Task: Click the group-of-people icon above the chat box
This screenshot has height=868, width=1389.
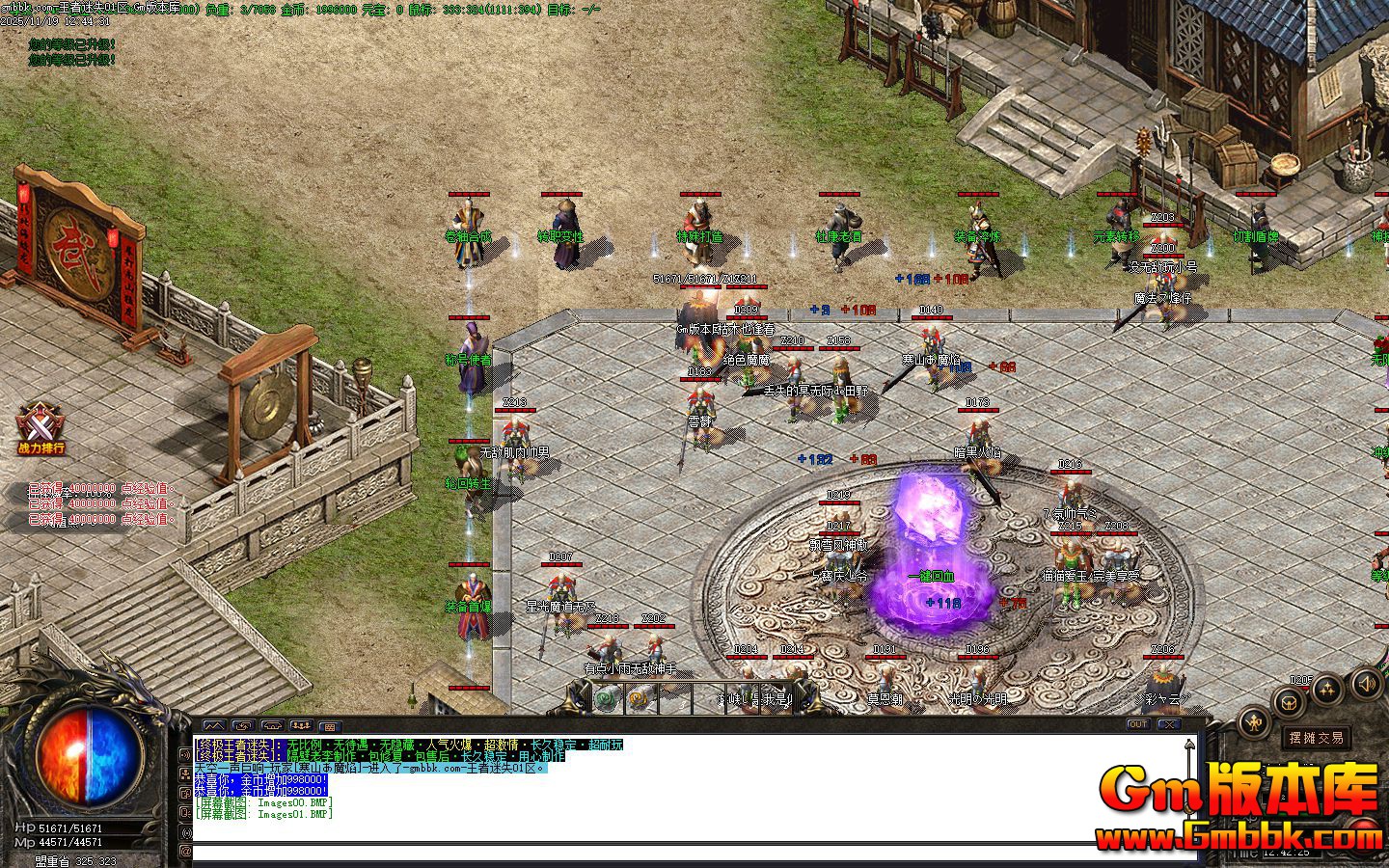Action: coord(302,726)
